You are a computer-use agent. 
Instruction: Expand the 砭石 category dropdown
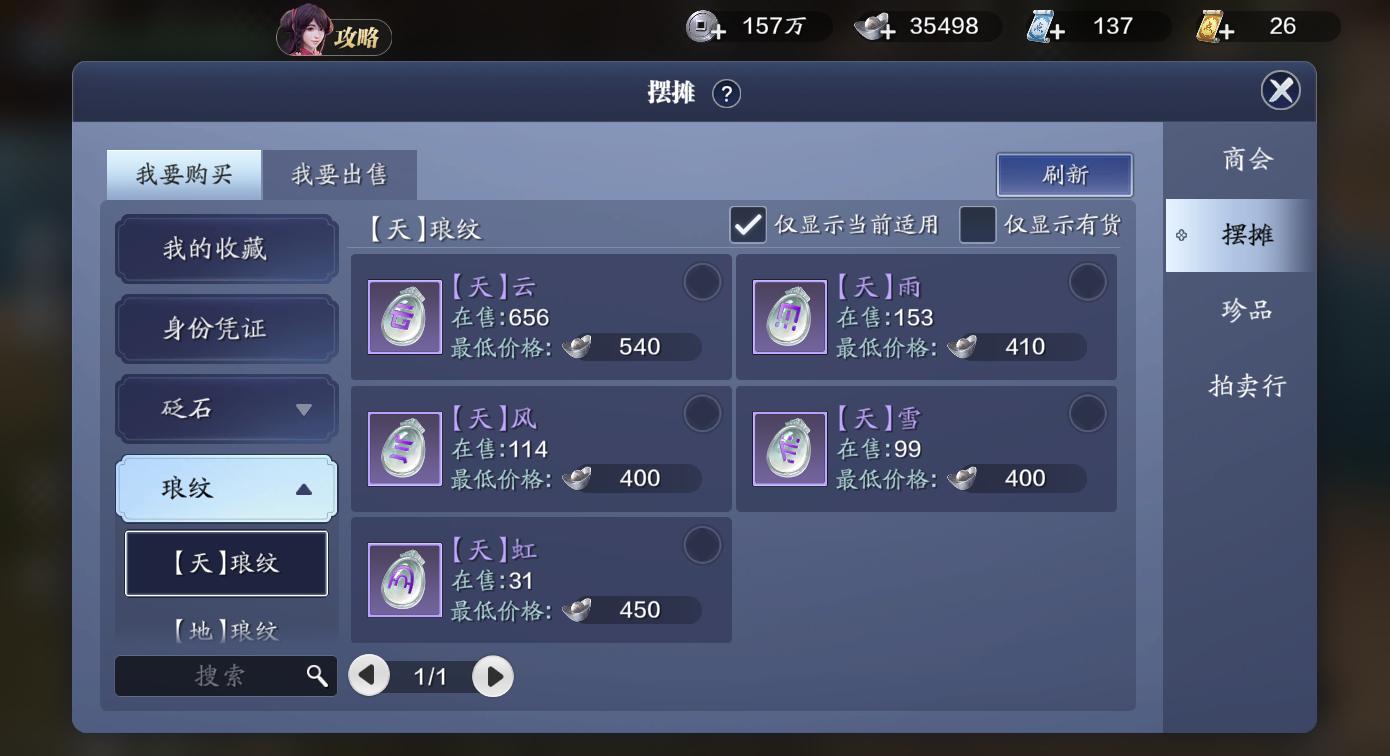pos(225,409)
